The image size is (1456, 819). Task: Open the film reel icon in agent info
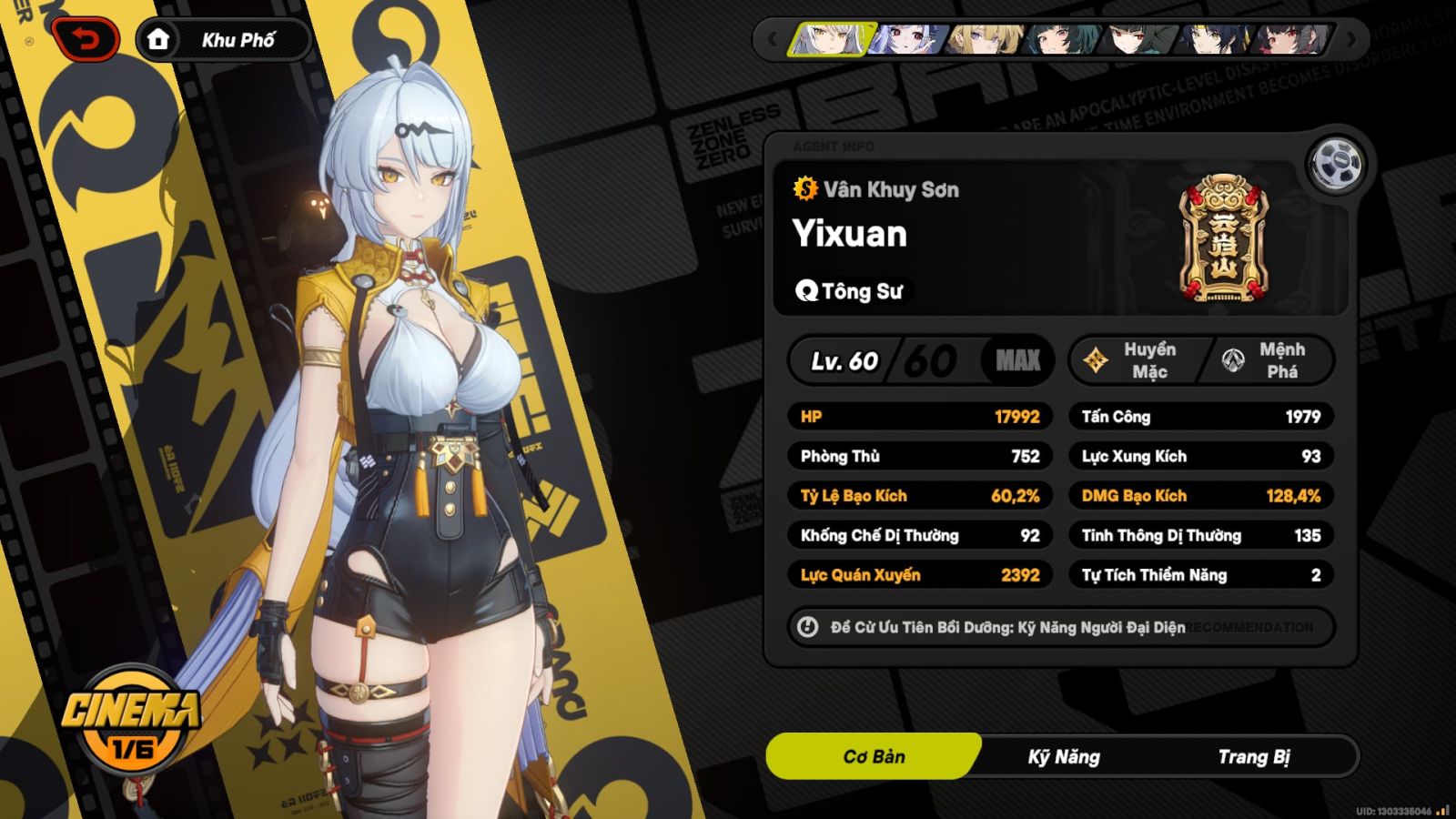coord(1336,166)
